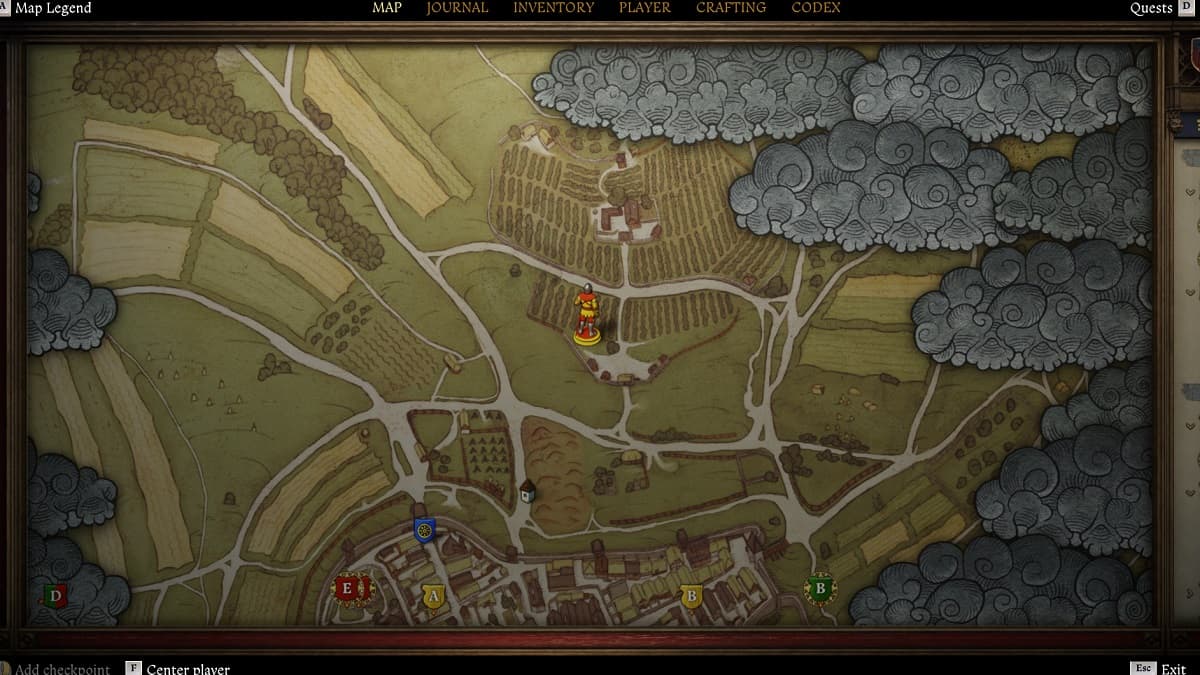Image resolution: width=1200 pixels, height=675 pixels.
Task: Go to the Player tab
Action: tap(645, 8)
